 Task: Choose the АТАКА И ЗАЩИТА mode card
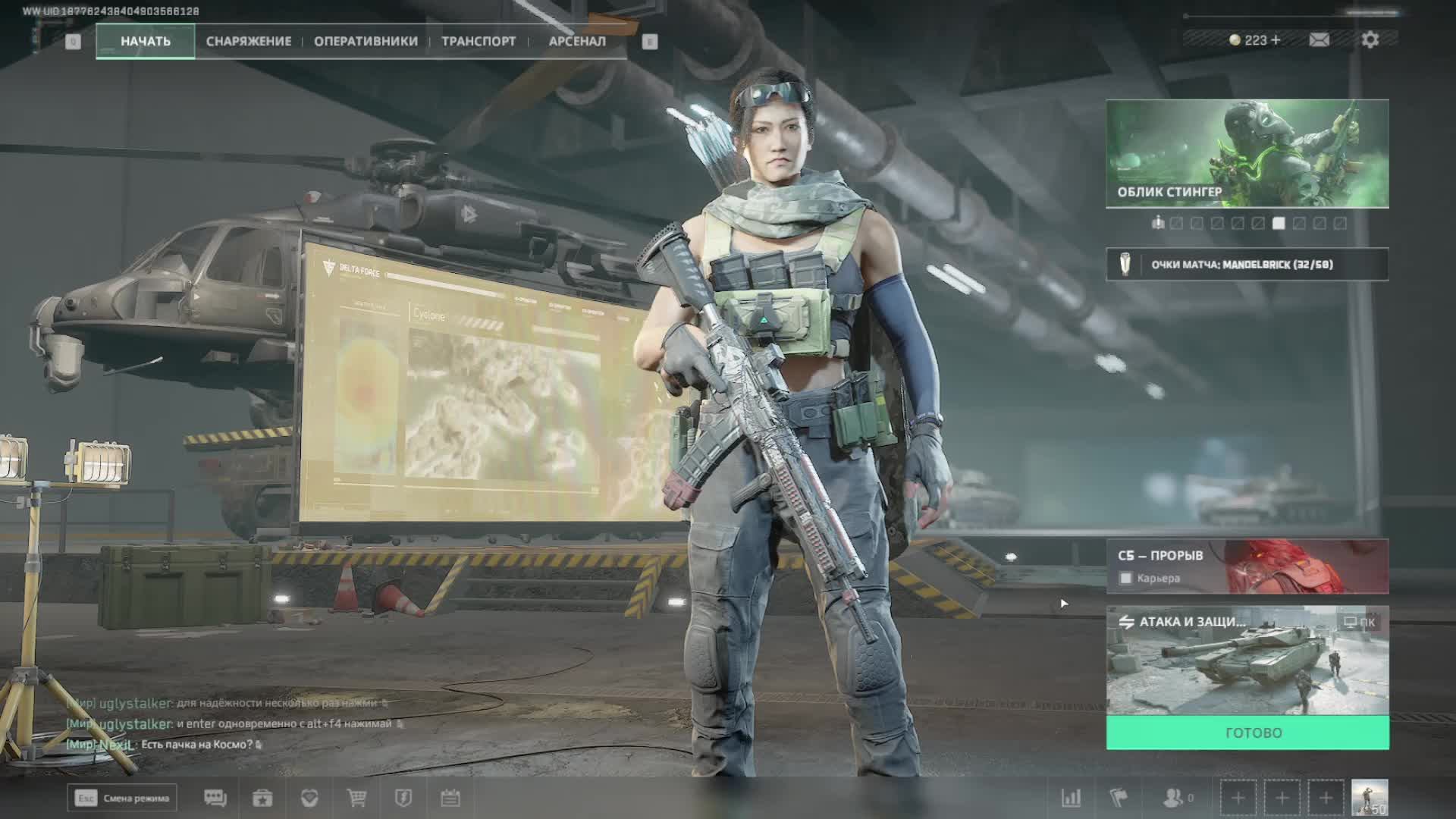pos(1247,660)
